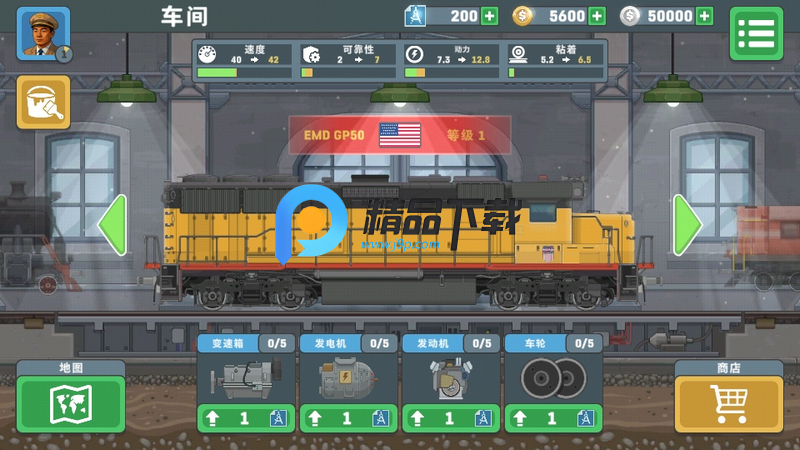
Task: Show the next locomotive
Action: tap(687, 226)
